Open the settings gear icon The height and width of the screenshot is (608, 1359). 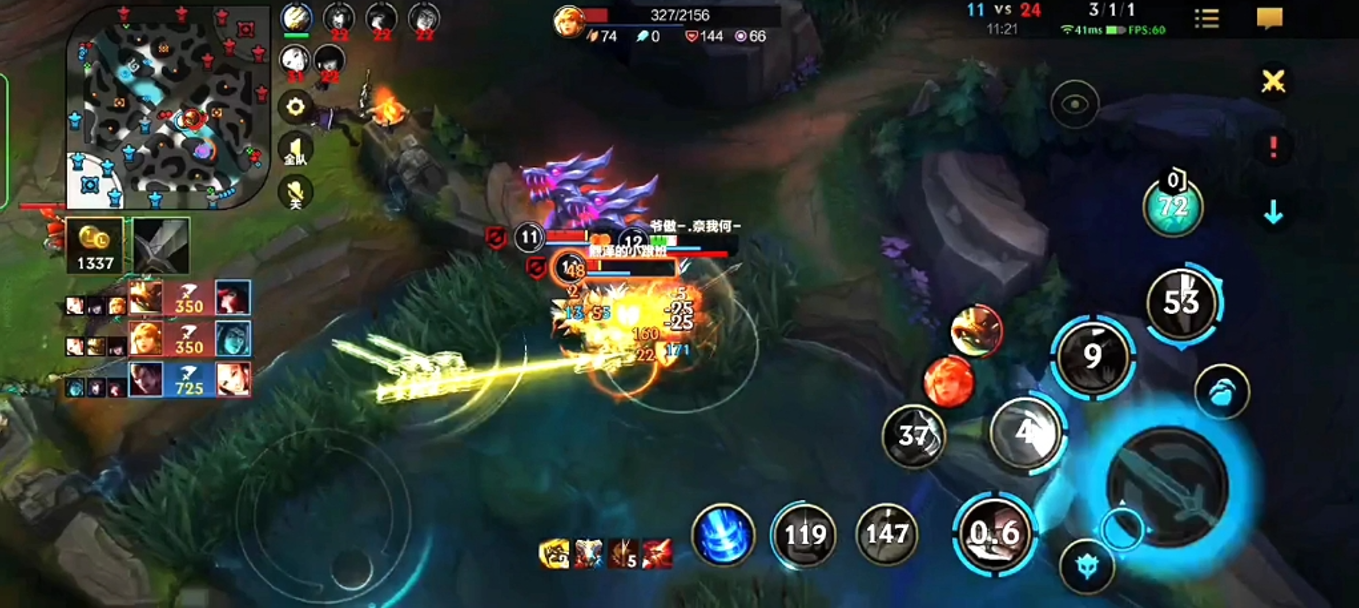point(295,106)
